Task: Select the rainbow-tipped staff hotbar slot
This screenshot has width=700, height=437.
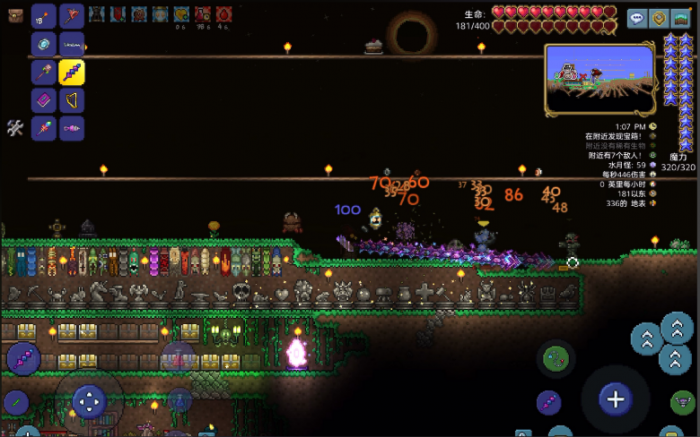Action: click(43, 128)
